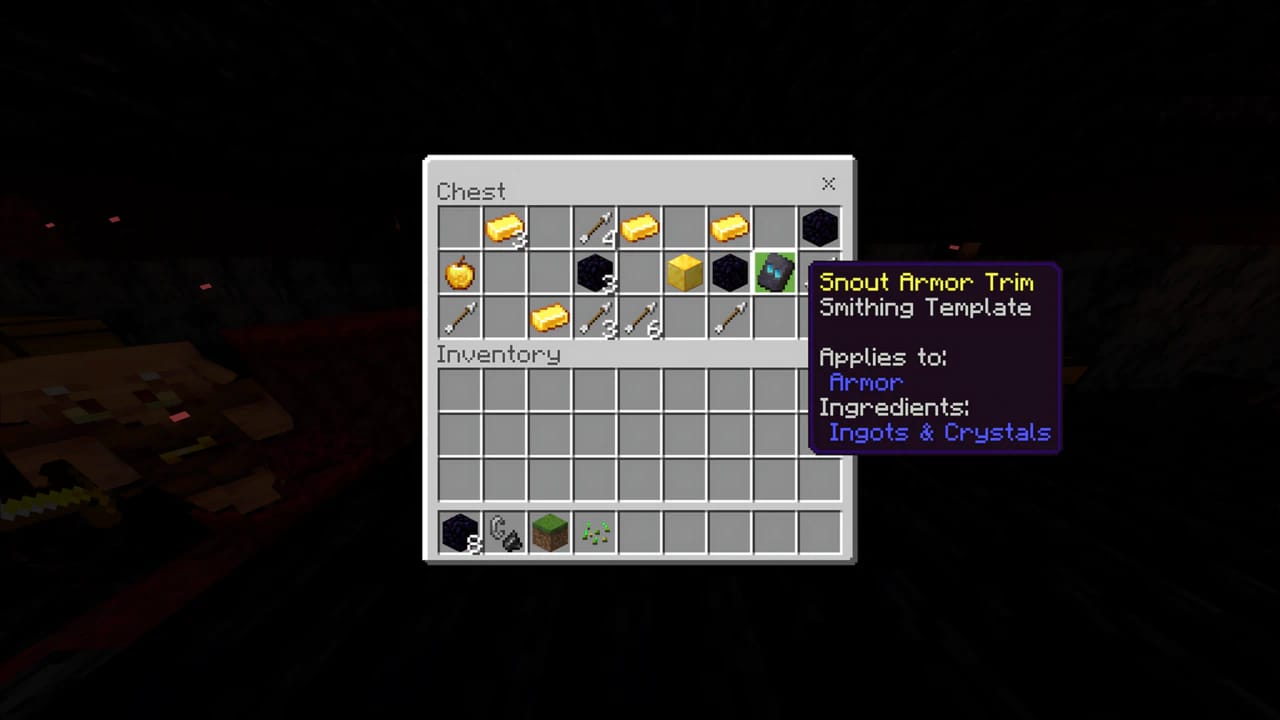Click the obsidian in the top right chest slot
The height and width of the screenshot is (720, 1280).
[x=820, y=228]
